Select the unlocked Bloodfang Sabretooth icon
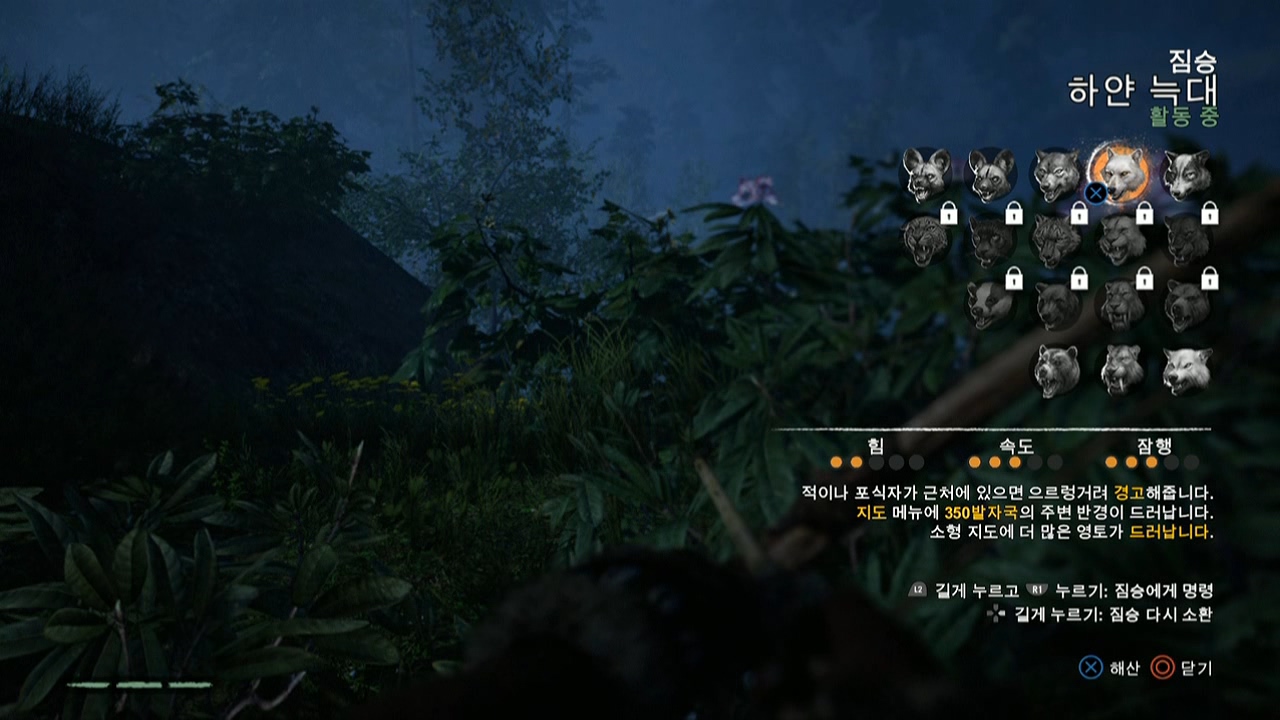The image size is (1280, 720). (x=1121, y=370)
